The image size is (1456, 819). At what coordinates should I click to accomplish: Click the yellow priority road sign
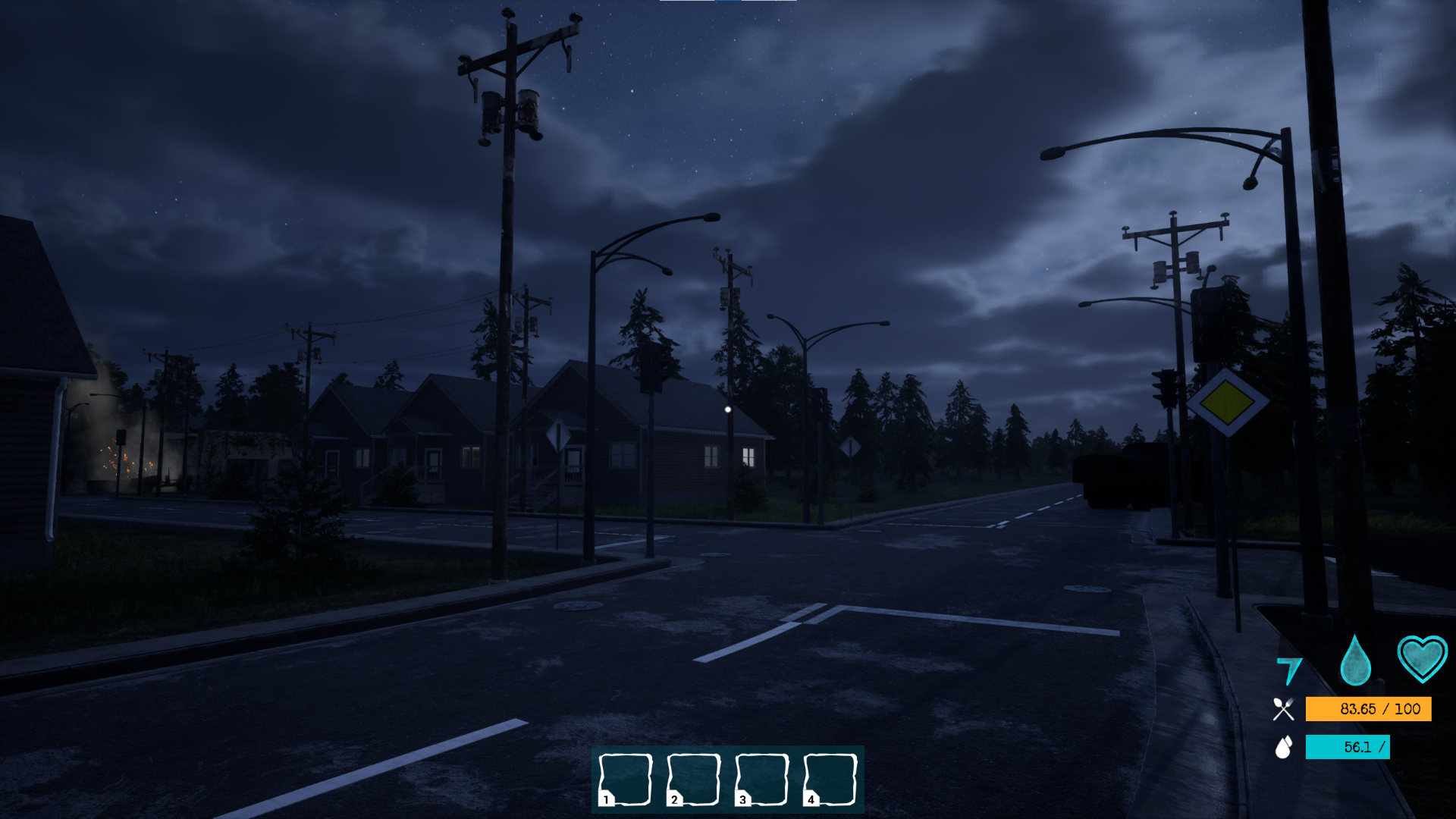pos(1227,404)
